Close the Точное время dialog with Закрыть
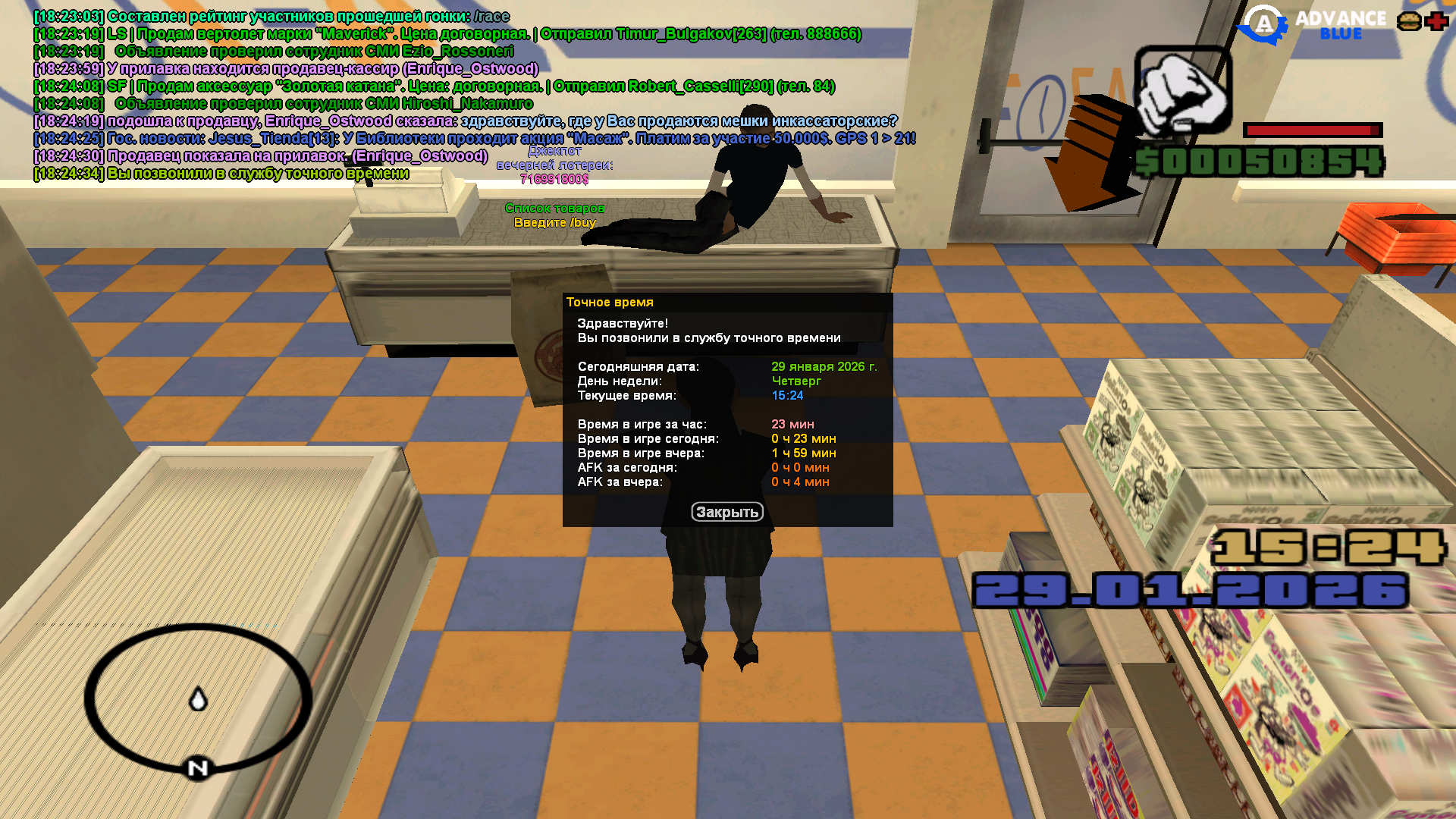Screen dimensions: 1456x819 pos(726,513)
